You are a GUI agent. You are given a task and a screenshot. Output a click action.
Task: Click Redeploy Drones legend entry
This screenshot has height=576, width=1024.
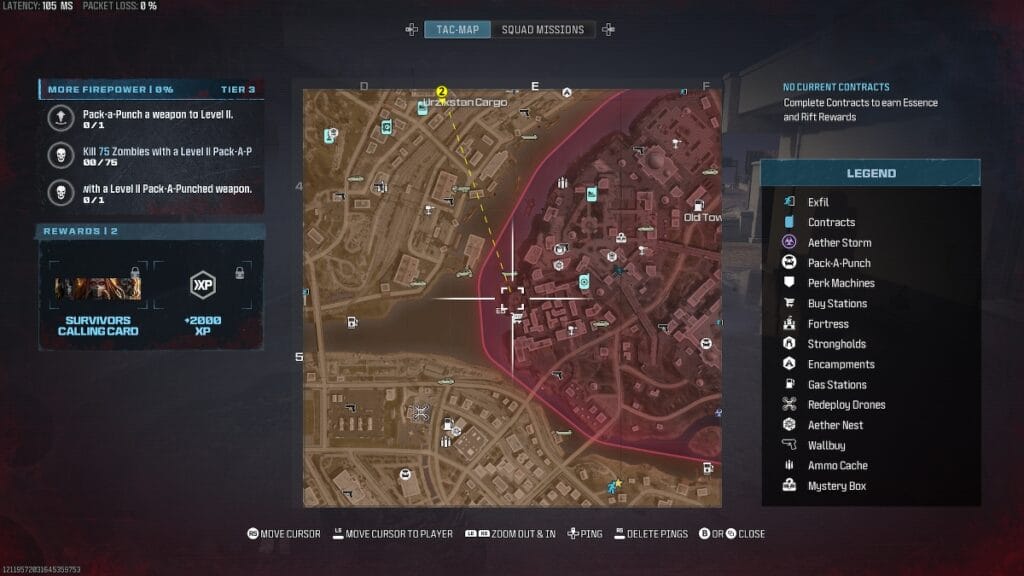pos(846,405)
